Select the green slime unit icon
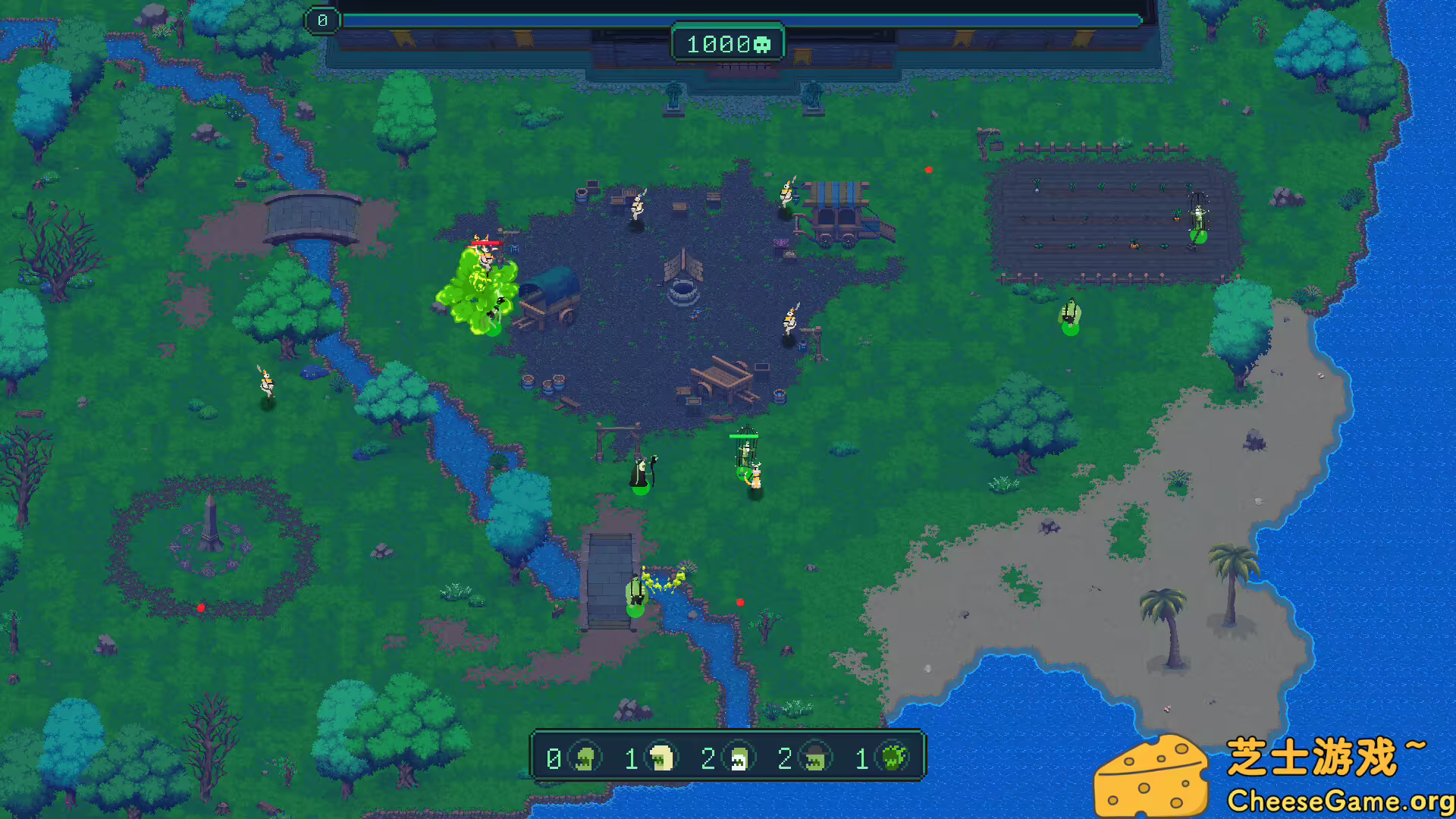1456x819 pixels. coord(895,757)
